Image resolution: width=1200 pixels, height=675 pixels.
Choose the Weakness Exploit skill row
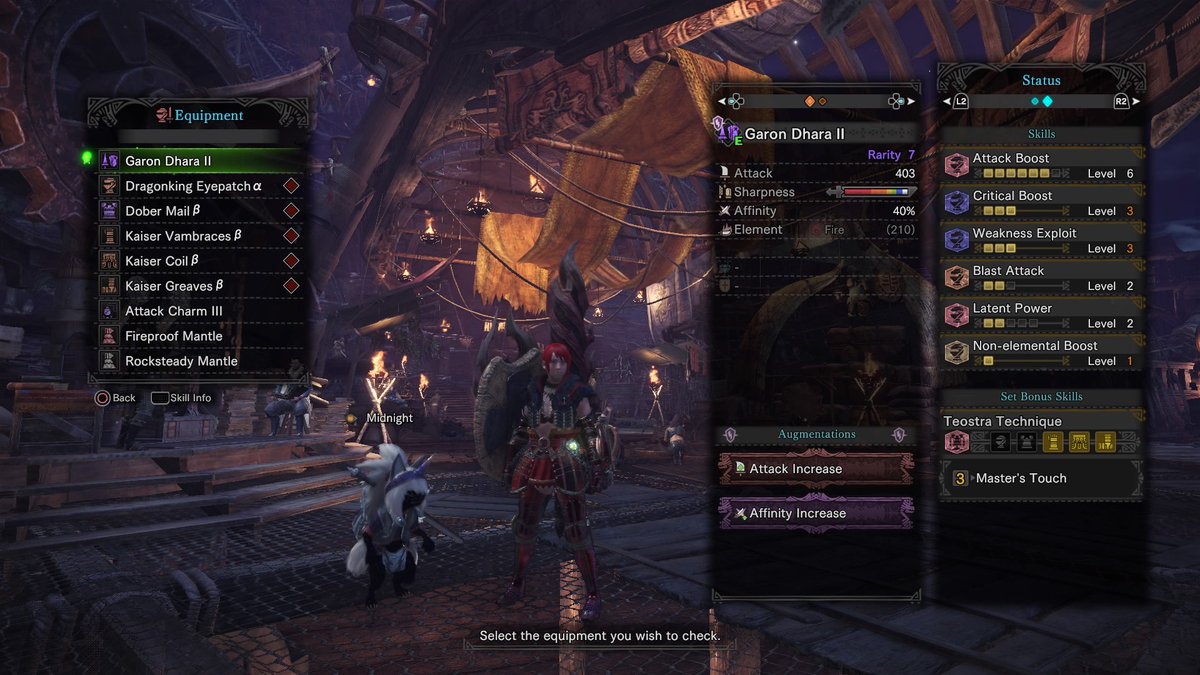coord(1042,240)
